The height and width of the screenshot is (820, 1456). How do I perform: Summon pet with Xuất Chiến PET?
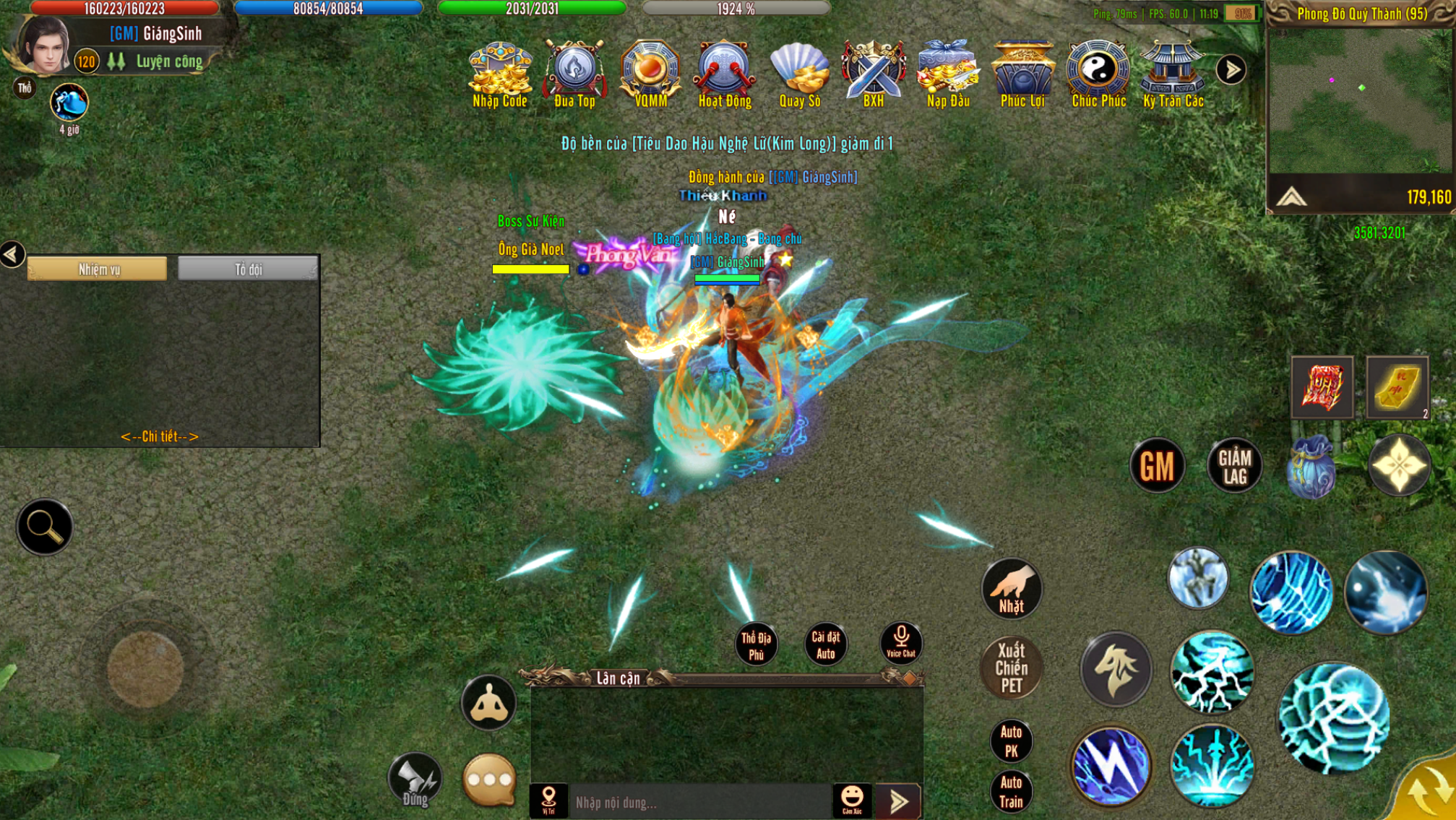[x=1011, y=668]
